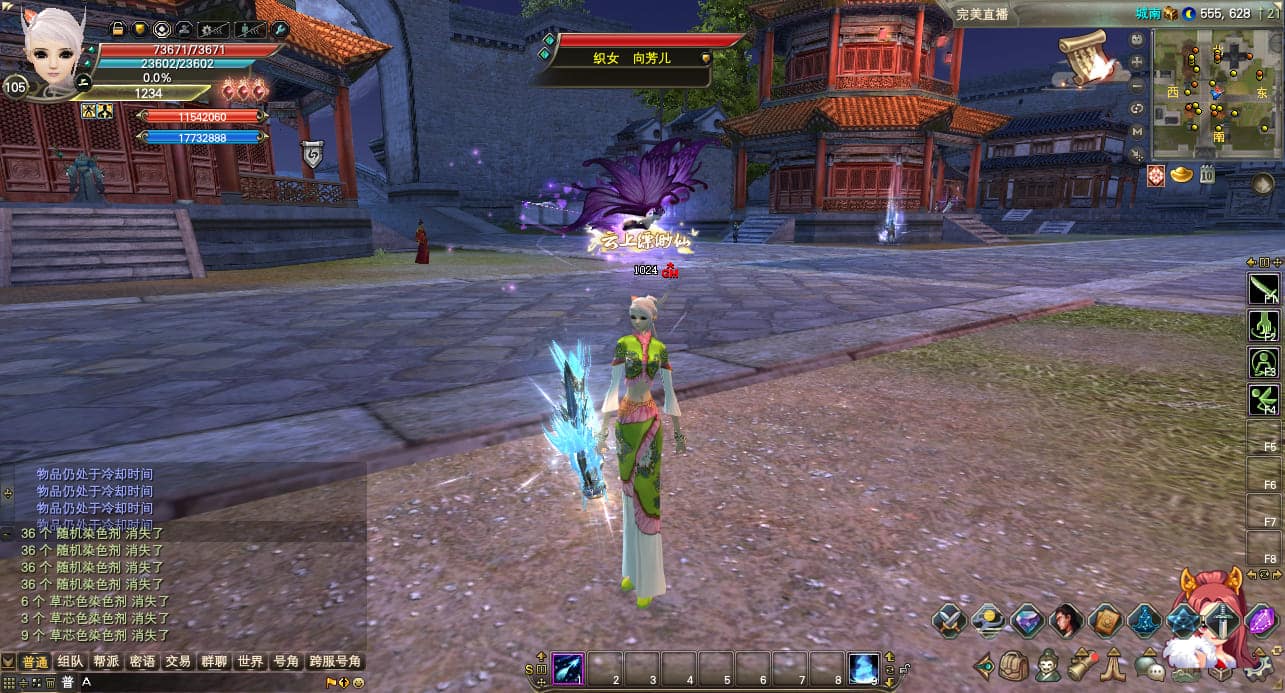Open the golden book menu icon
The image size is (1285, 693).
[x=1106, y=620]
